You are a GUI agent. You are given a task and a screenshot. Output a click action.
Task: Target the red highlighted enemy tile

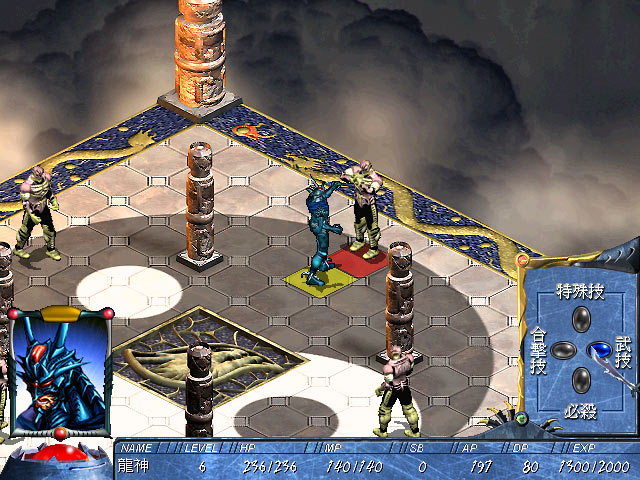point(360,260)
